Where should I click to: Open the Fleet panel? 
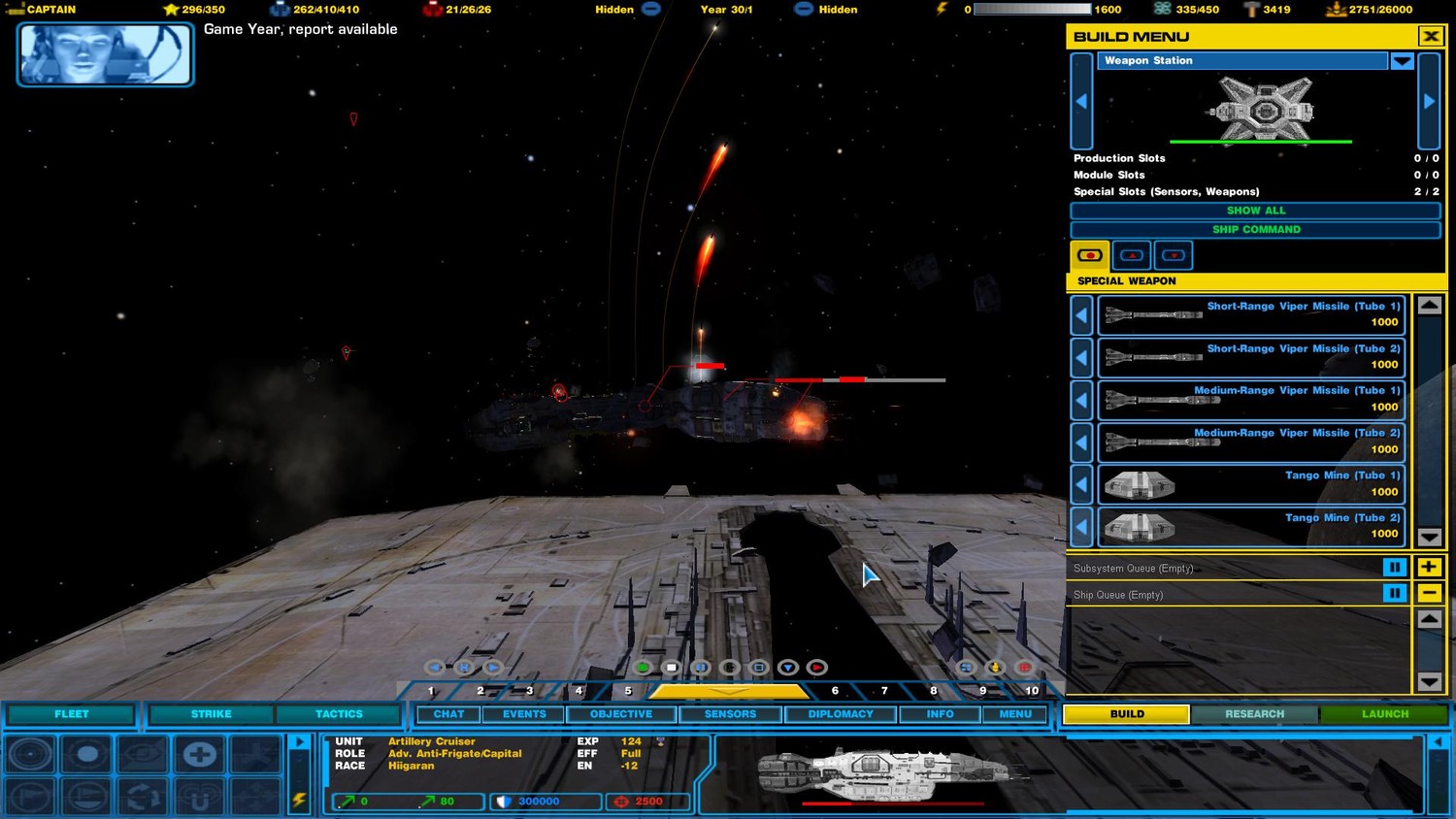pos(71,714)
